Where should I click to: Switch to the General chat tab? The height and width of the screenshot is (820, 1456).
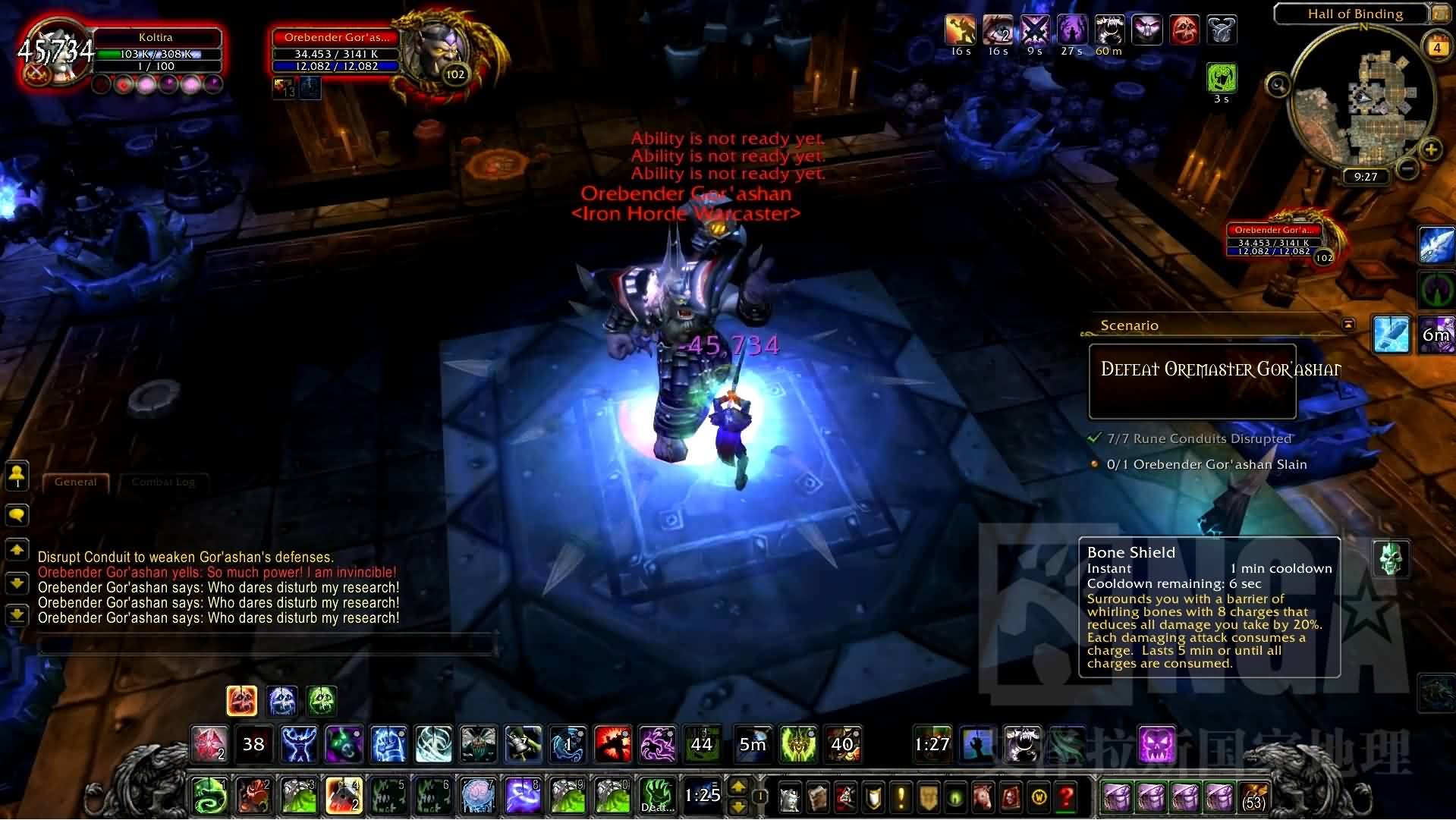tap(76, 482)
